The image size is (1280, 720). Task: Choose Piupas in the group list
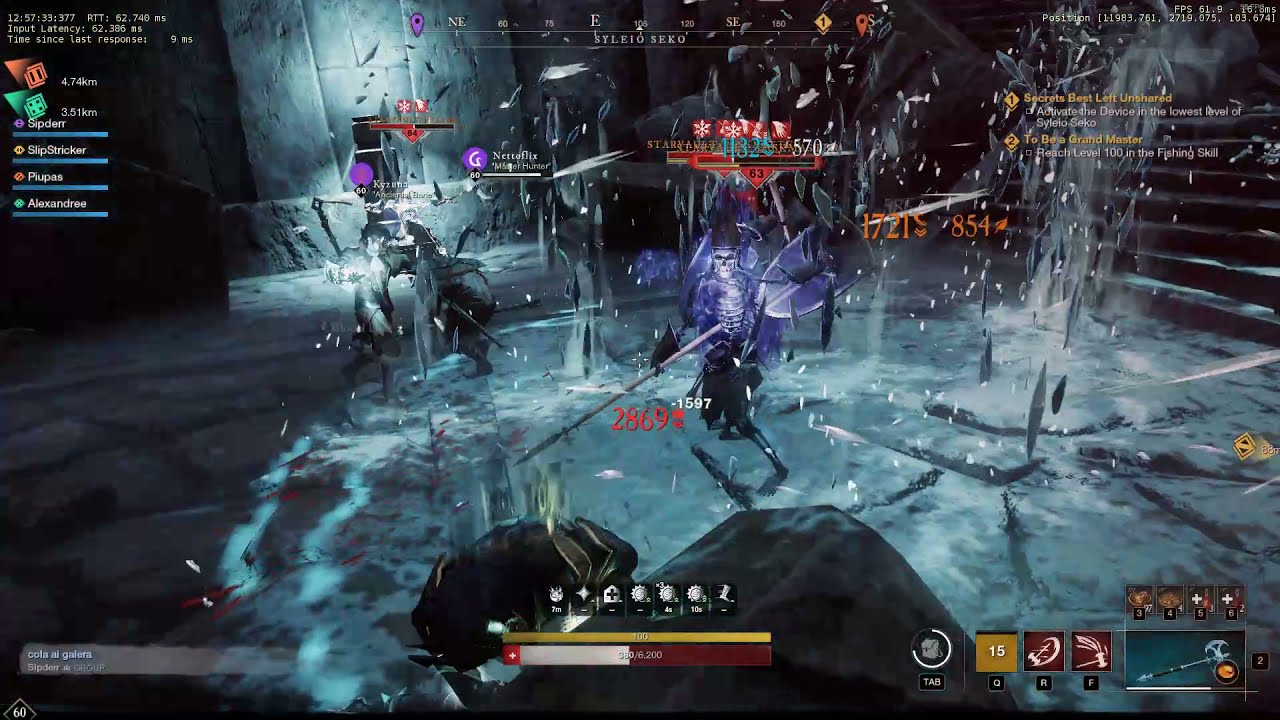pos(45,177)
